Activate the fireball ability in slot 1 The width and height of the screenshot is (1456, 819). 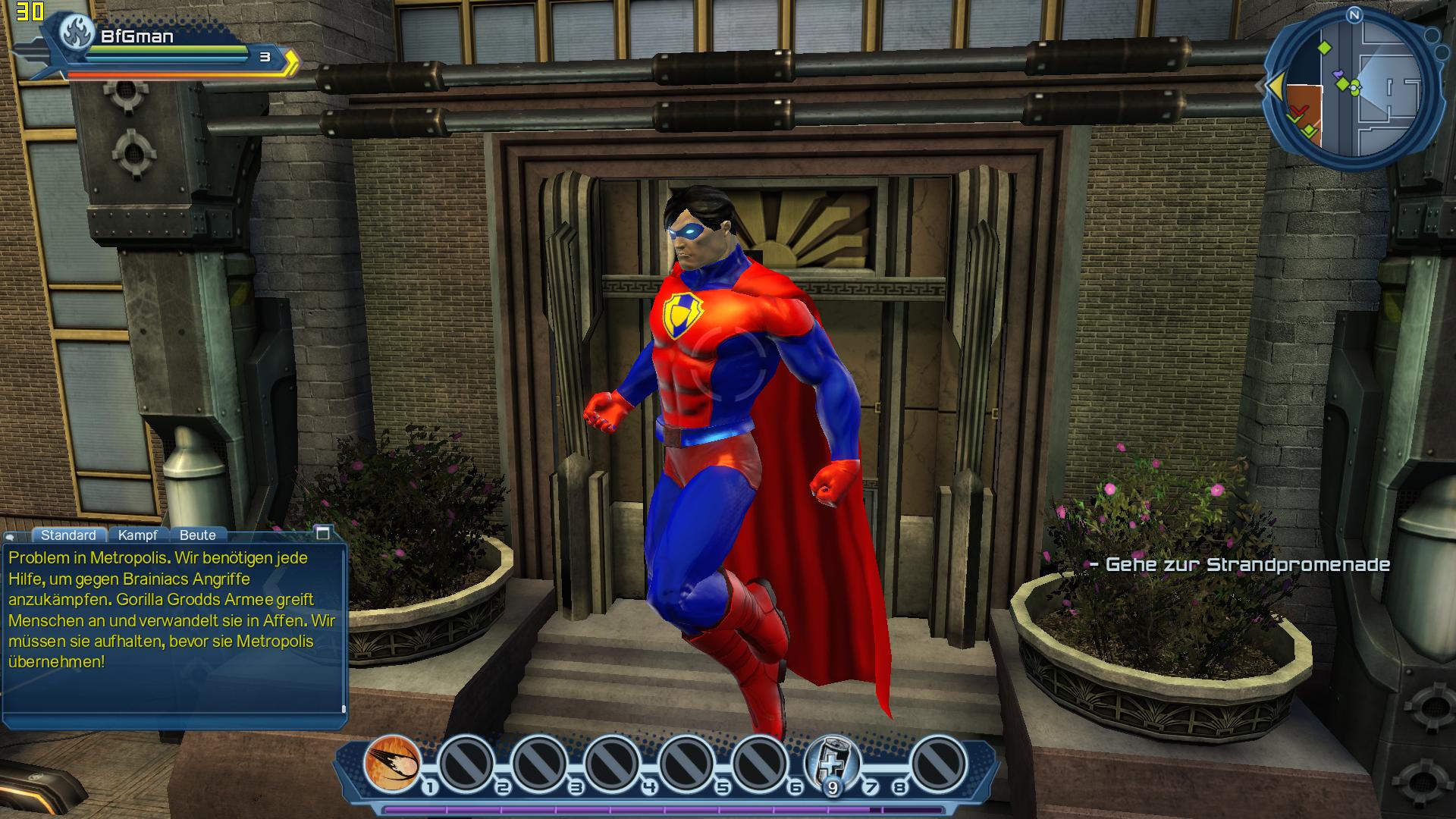click(x=392, y=762)
